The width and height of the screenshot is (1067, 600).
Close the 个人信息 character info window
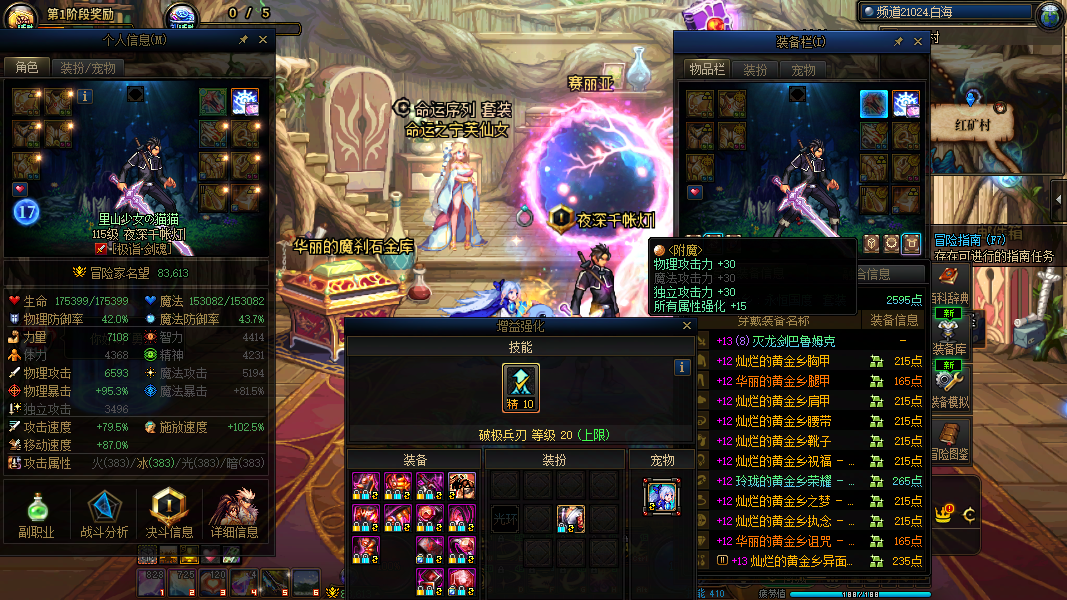click(x=263, y=40)
